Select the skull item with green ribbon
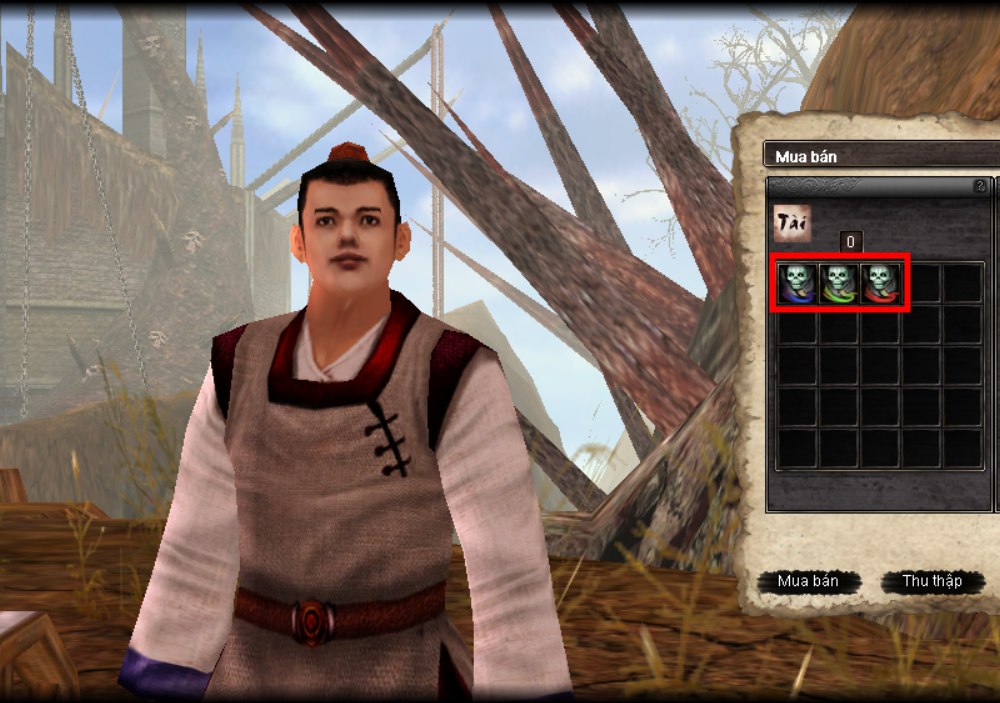This screenshot has height=703, width=1000. tap(838, 283)
